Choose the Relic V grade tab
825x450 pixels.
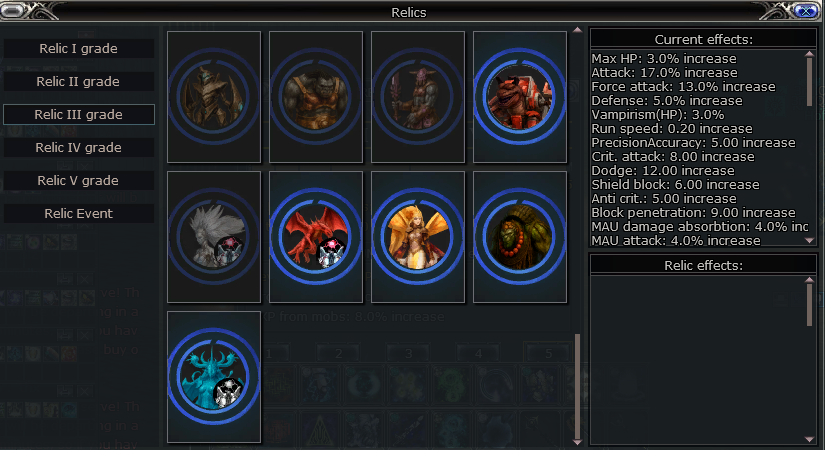click(79, 180)
